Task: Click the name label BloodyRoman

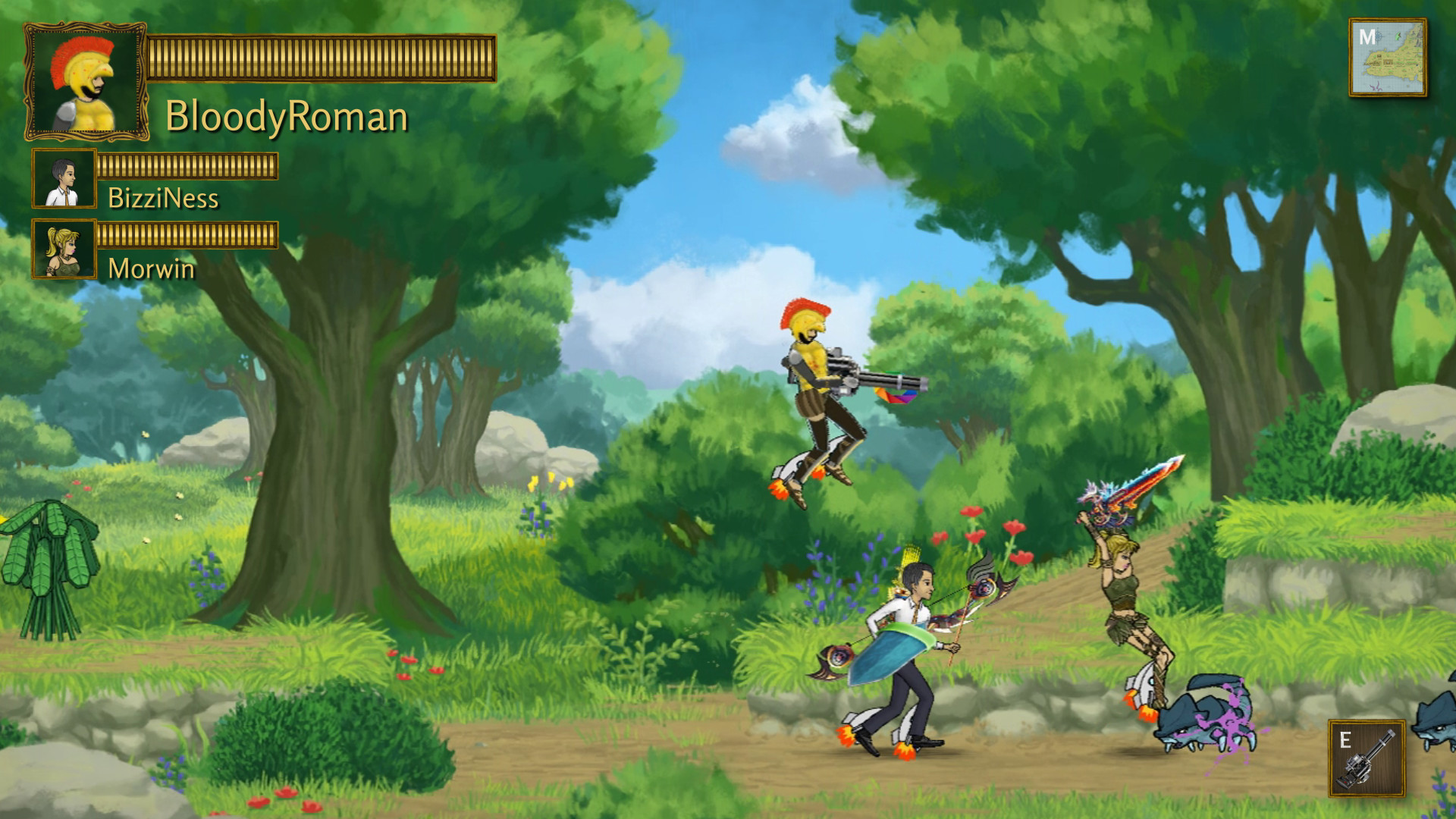Action: pyautogui.click(x=288, y=118)
